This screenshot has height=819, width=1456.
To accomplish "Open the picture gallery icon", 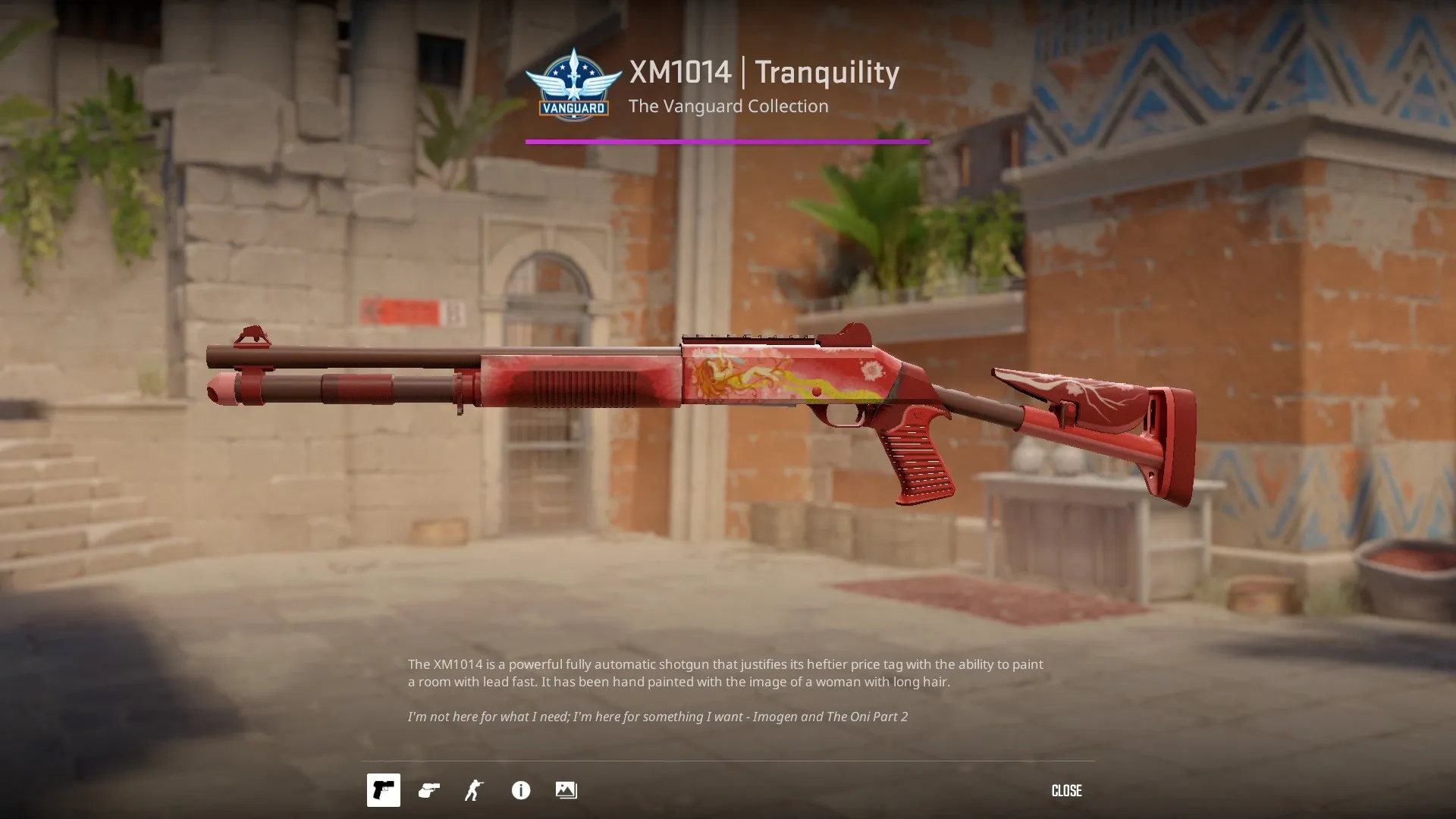I will (566, 790).
